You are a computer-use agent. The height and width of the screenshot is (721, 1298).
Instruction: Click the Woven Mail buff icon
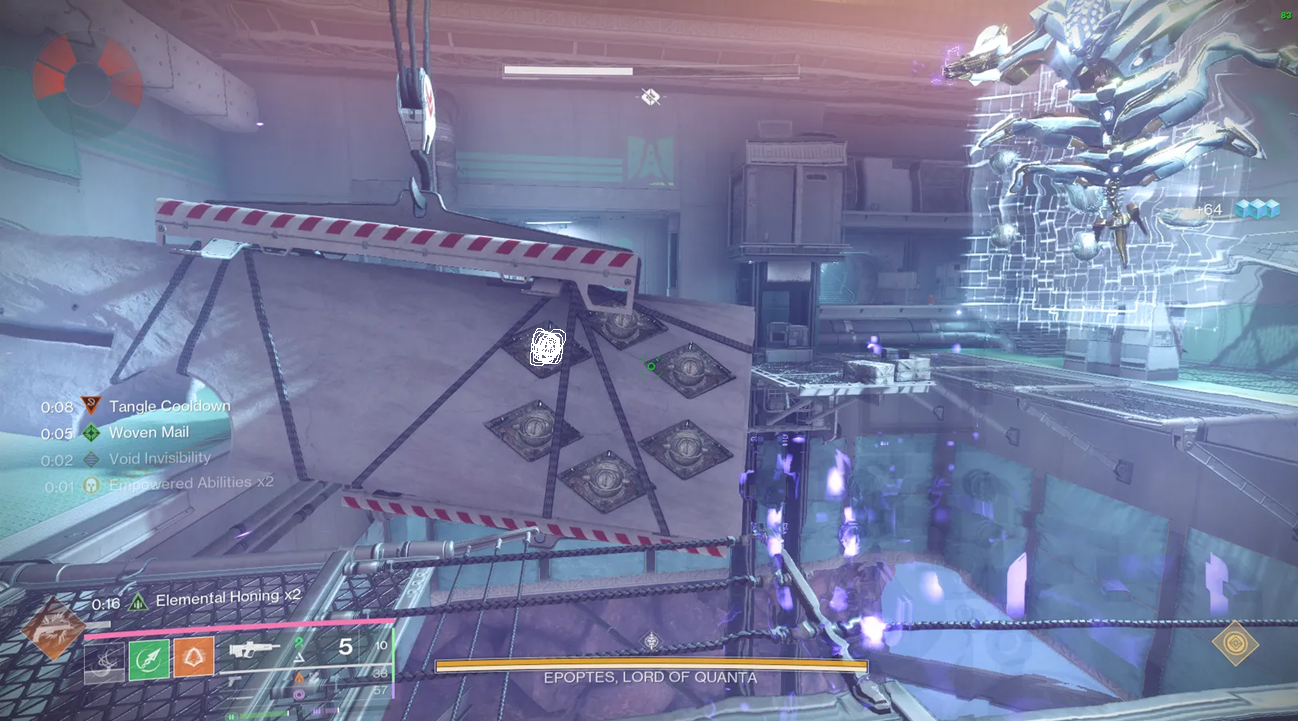91,433
